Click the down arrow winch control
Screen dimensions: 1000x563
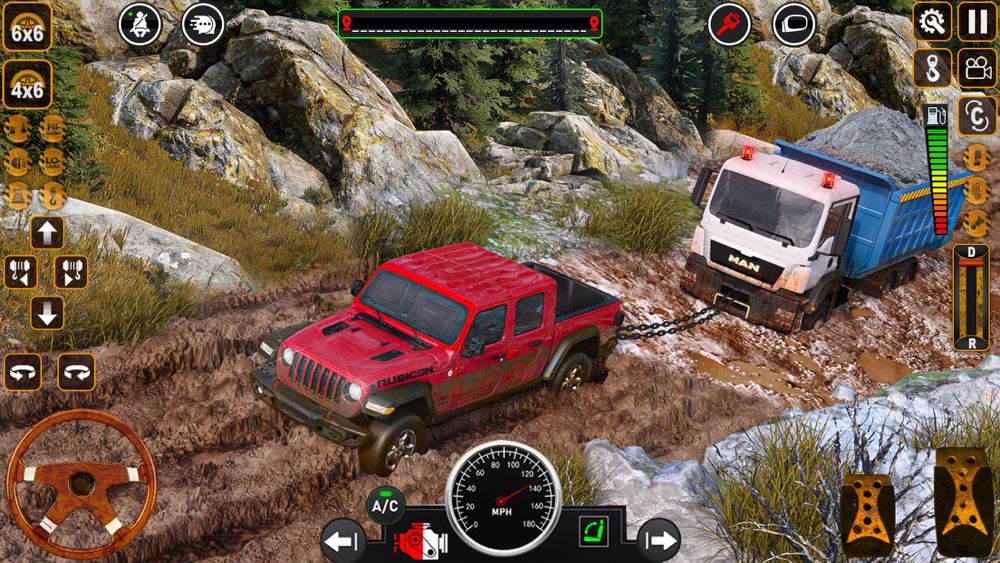[x=47, y=312]
